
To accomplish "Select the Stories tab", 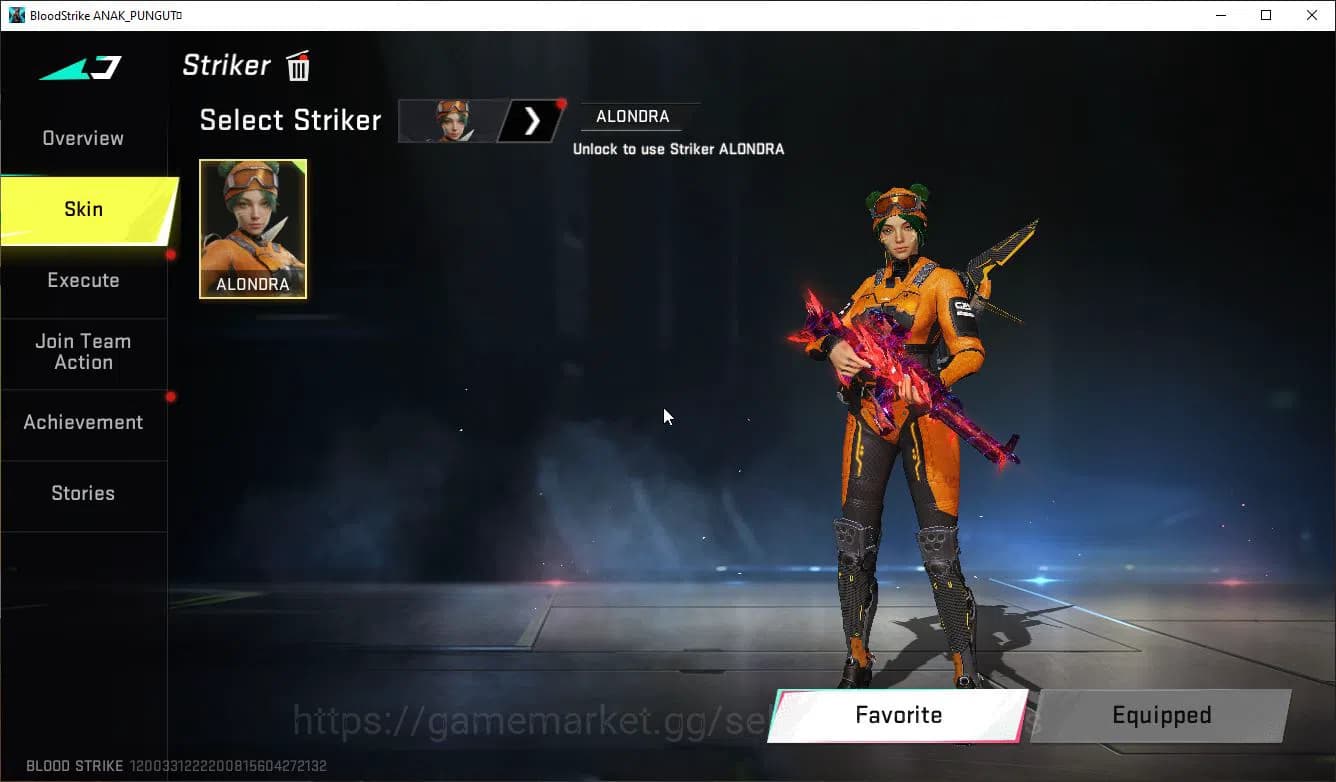I will [82, 493].
